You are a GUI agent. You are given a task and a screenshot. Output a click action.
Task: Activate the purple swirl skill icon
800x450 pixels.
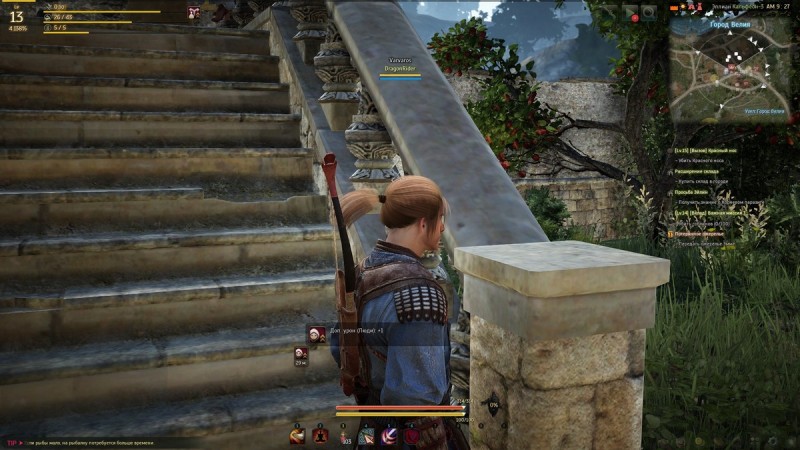pyautogui.click(x=391, y=434)
